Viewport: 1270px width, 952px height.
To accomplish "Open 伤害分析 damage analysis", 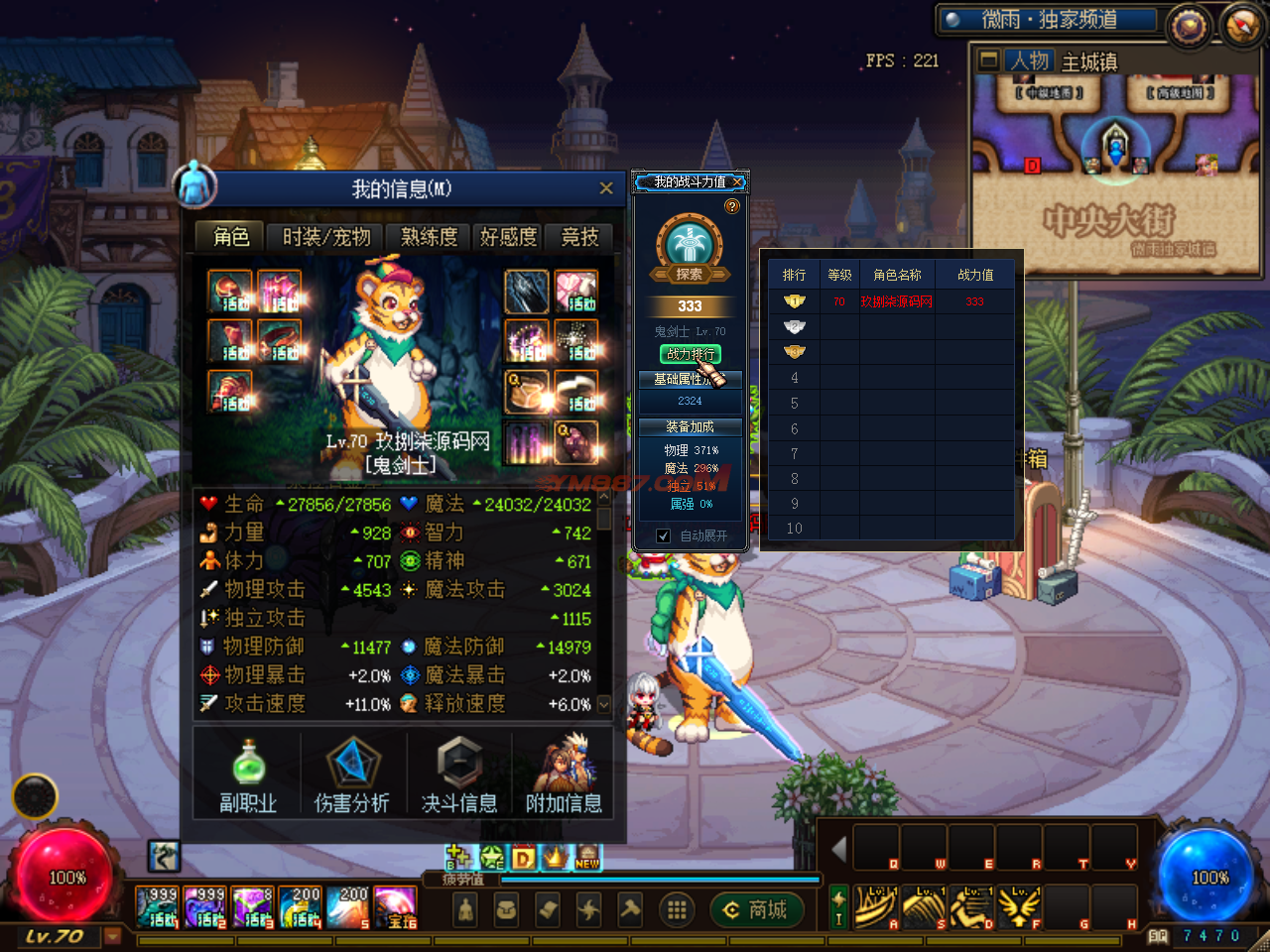I will tap(351, 775).
